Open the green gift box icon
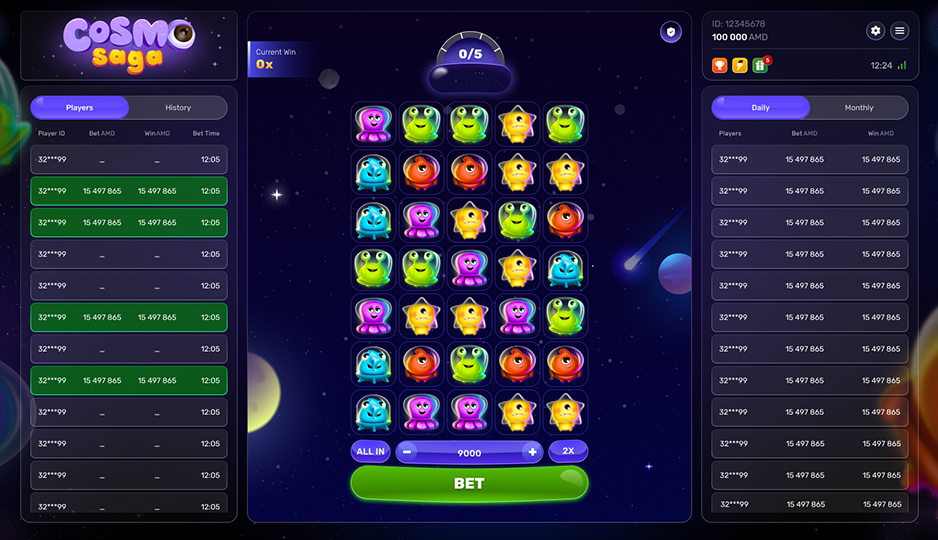Screen dimensions: 938x540 click(x=760, y=65)
